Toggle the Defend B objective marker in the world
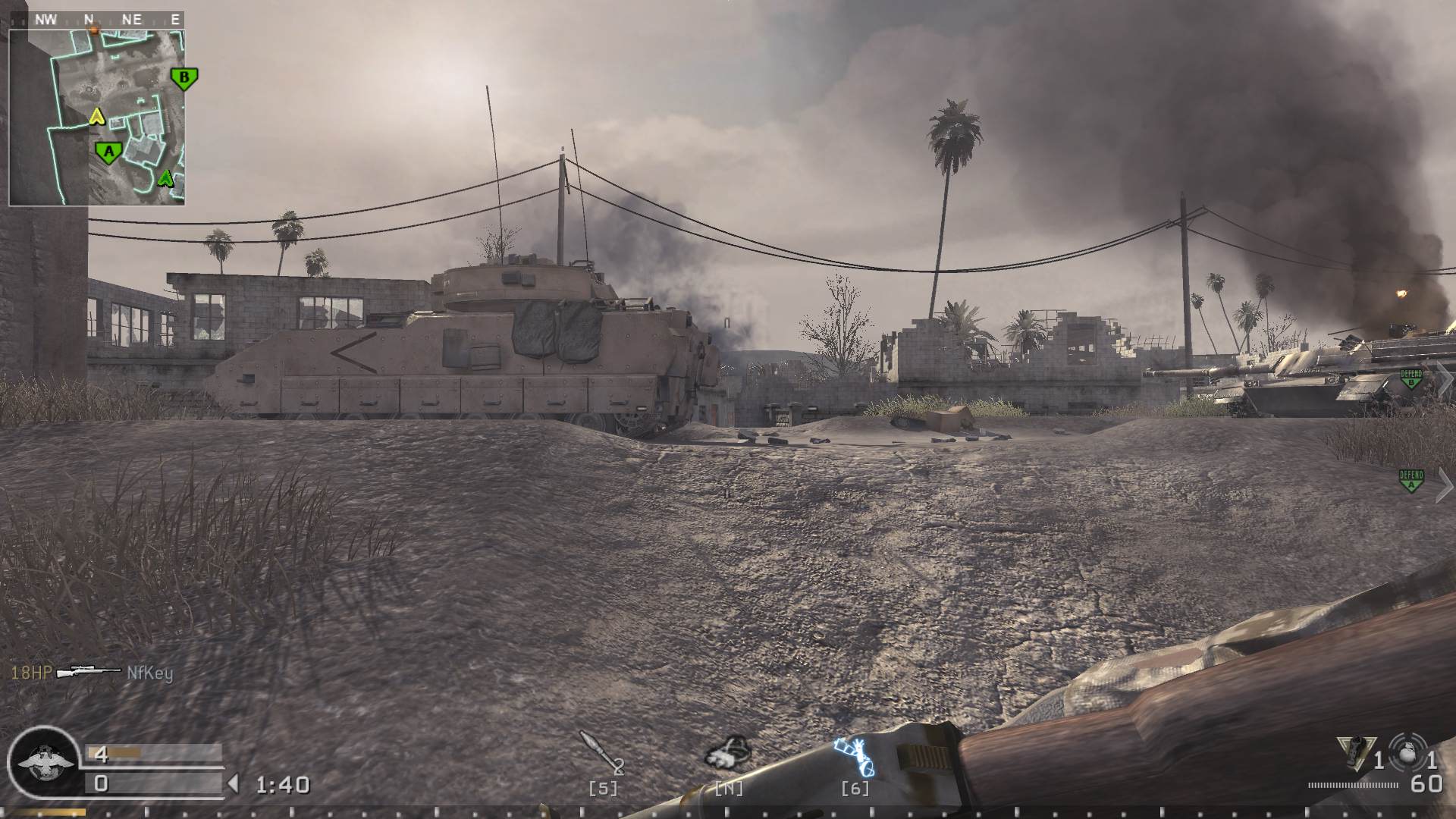The image size is (1456, 819). pos(1410,379)
